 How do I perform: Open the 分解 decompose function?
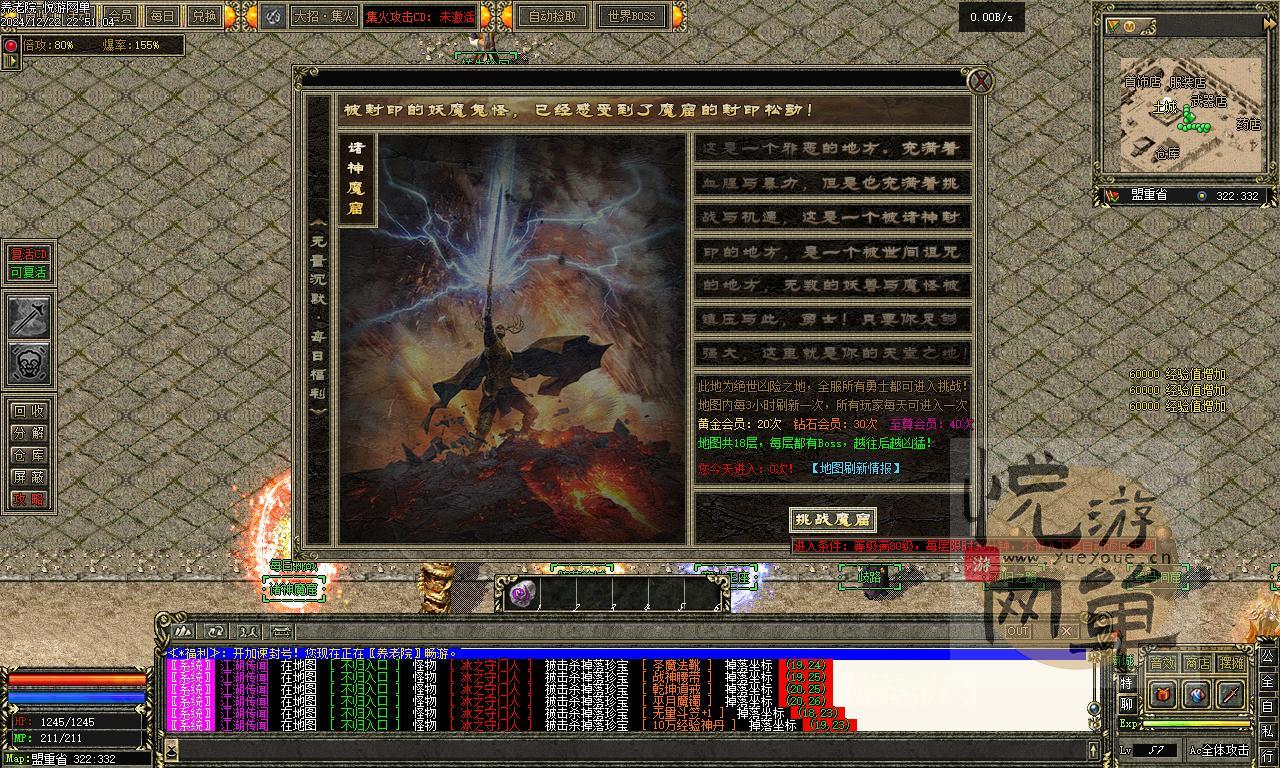[x=28, y=433]
